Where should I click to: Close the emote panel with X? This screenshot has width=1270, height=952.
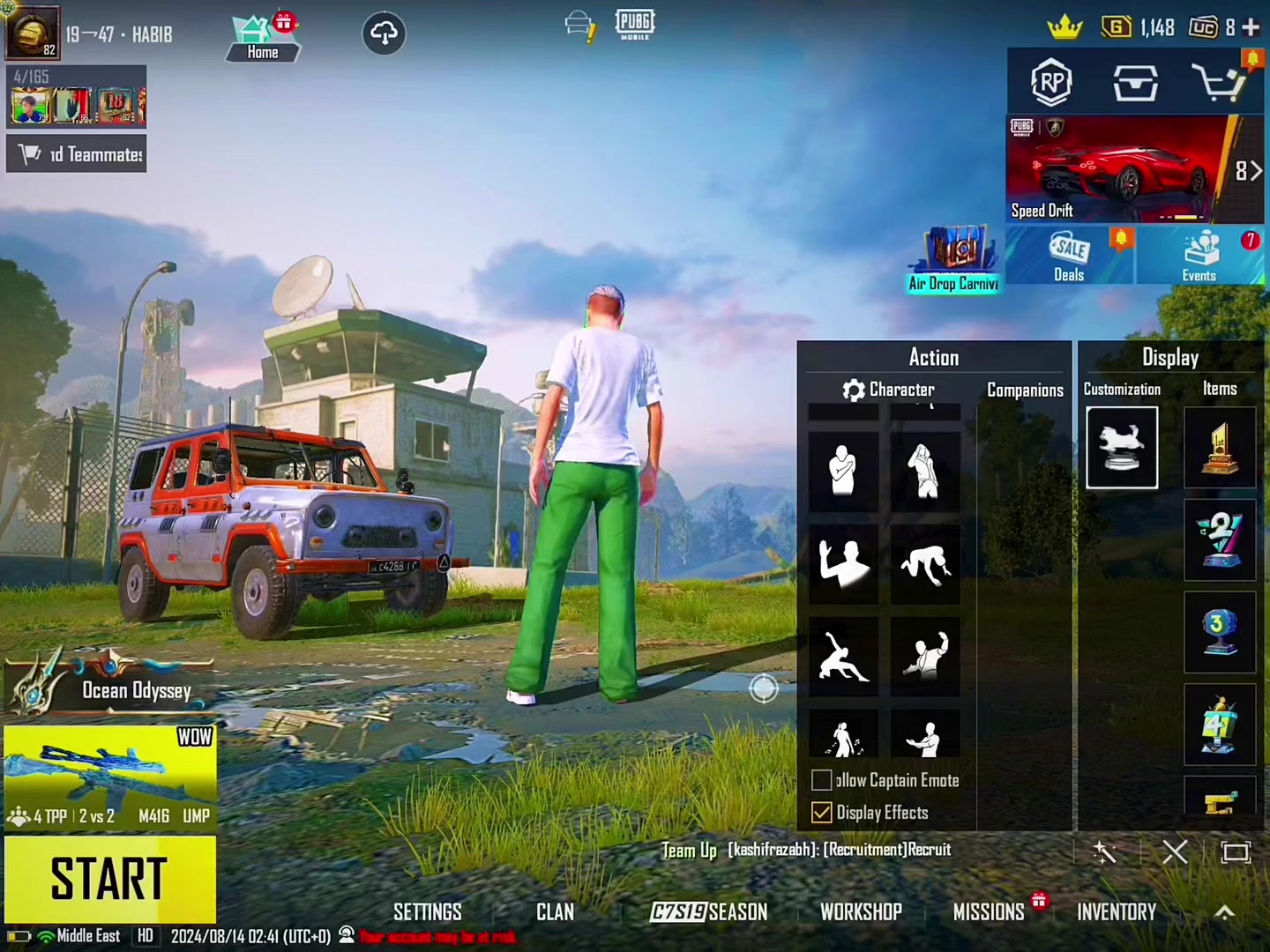pyautogui.click(x=1175, y=852)
